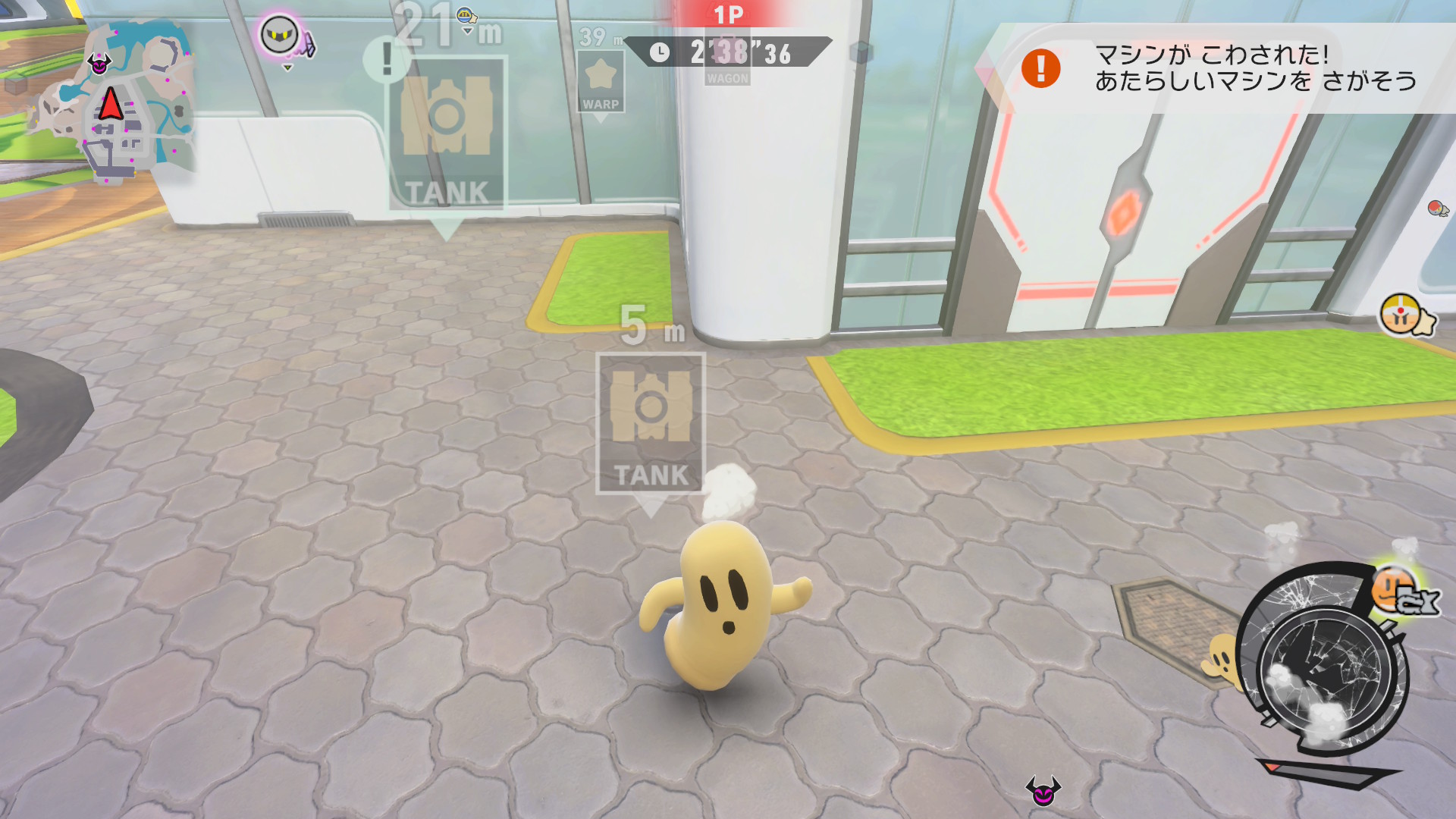Viewport: 1456px width, 819px height.
Task: Click the red exclamation alert notification
Action: 1040,68
